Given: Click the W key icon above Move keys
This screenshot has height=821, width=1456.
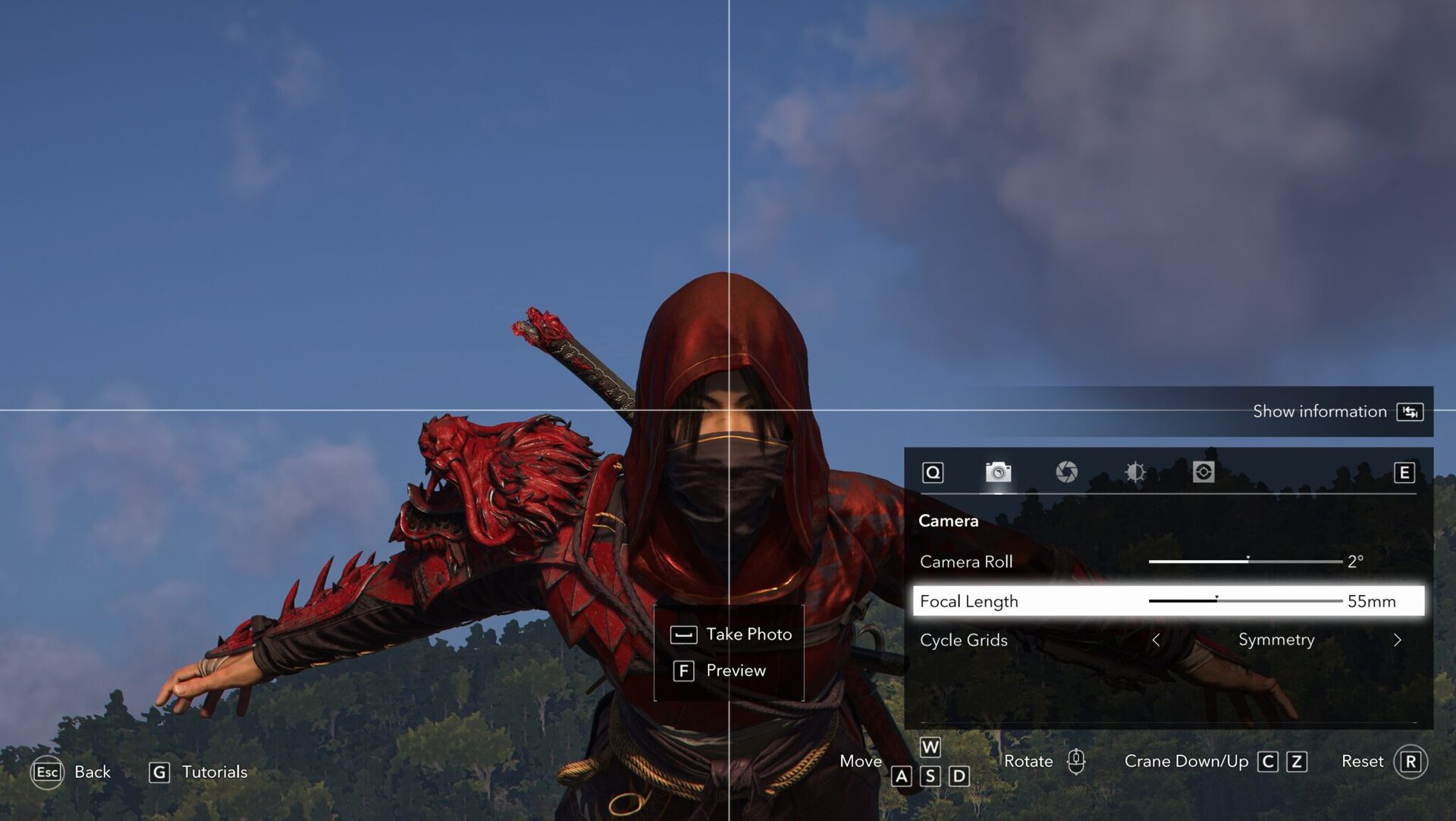Looking at the screenshot, I should [930, 747].
